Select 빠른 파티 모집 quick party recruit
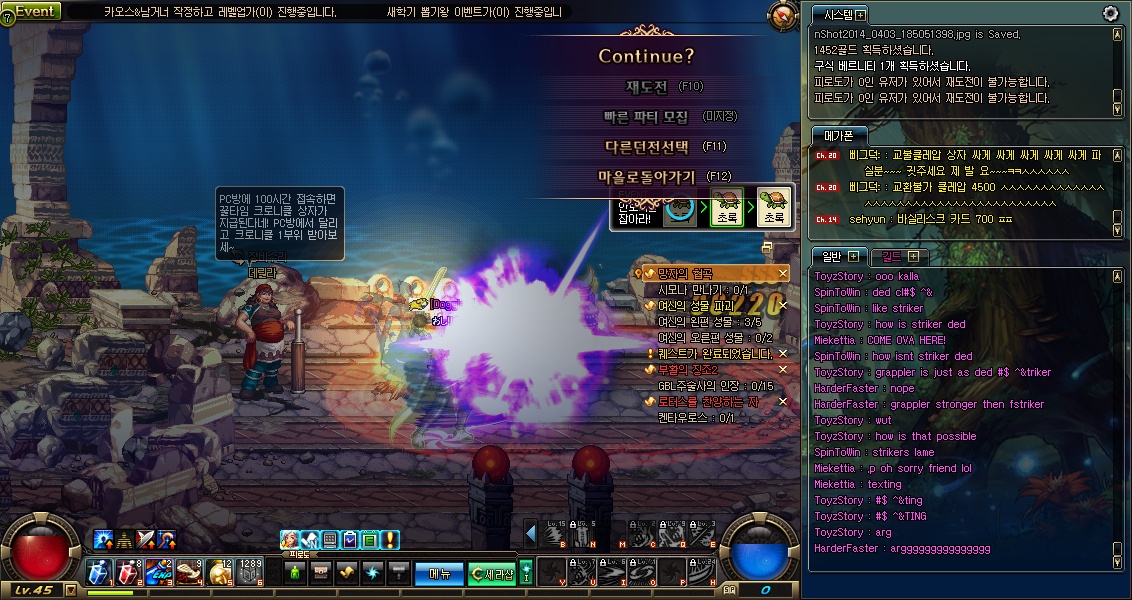Viewport: 1132px width, 600px height. click(646, 117)
